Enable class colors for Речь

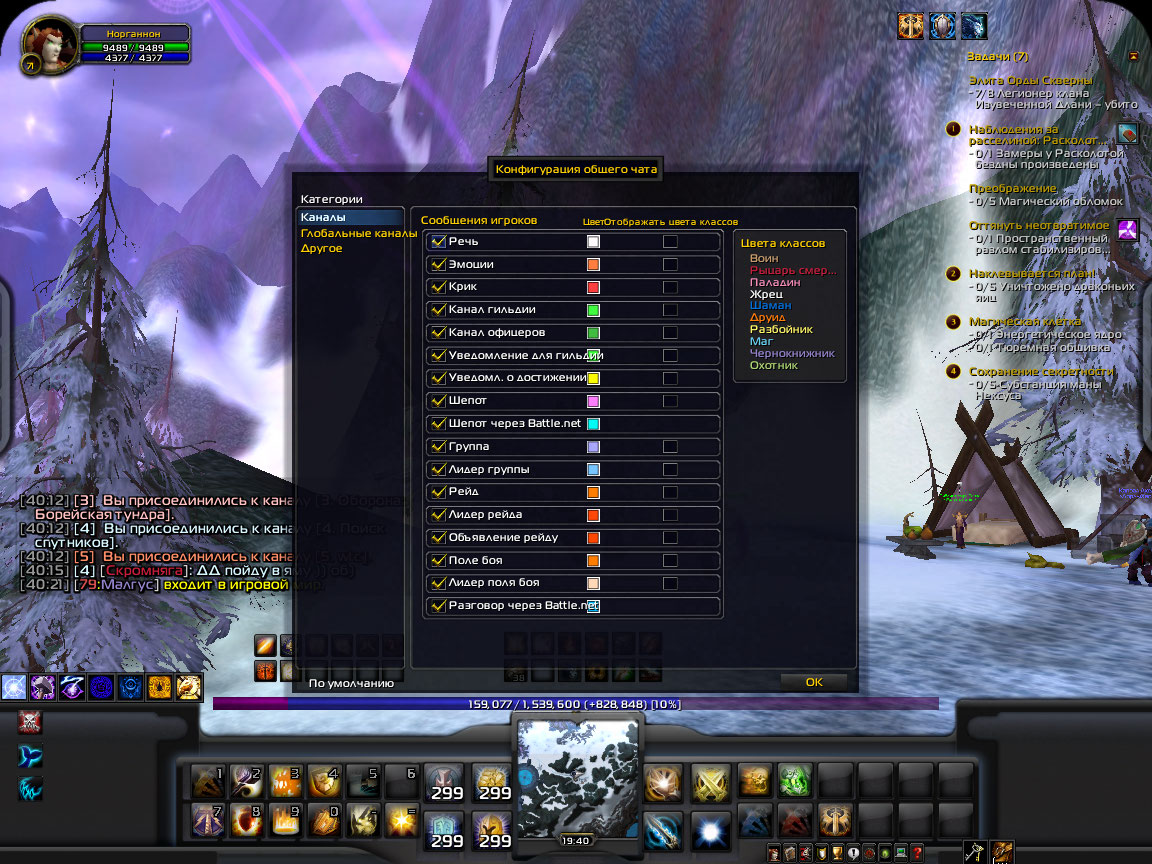coord(670,242)
